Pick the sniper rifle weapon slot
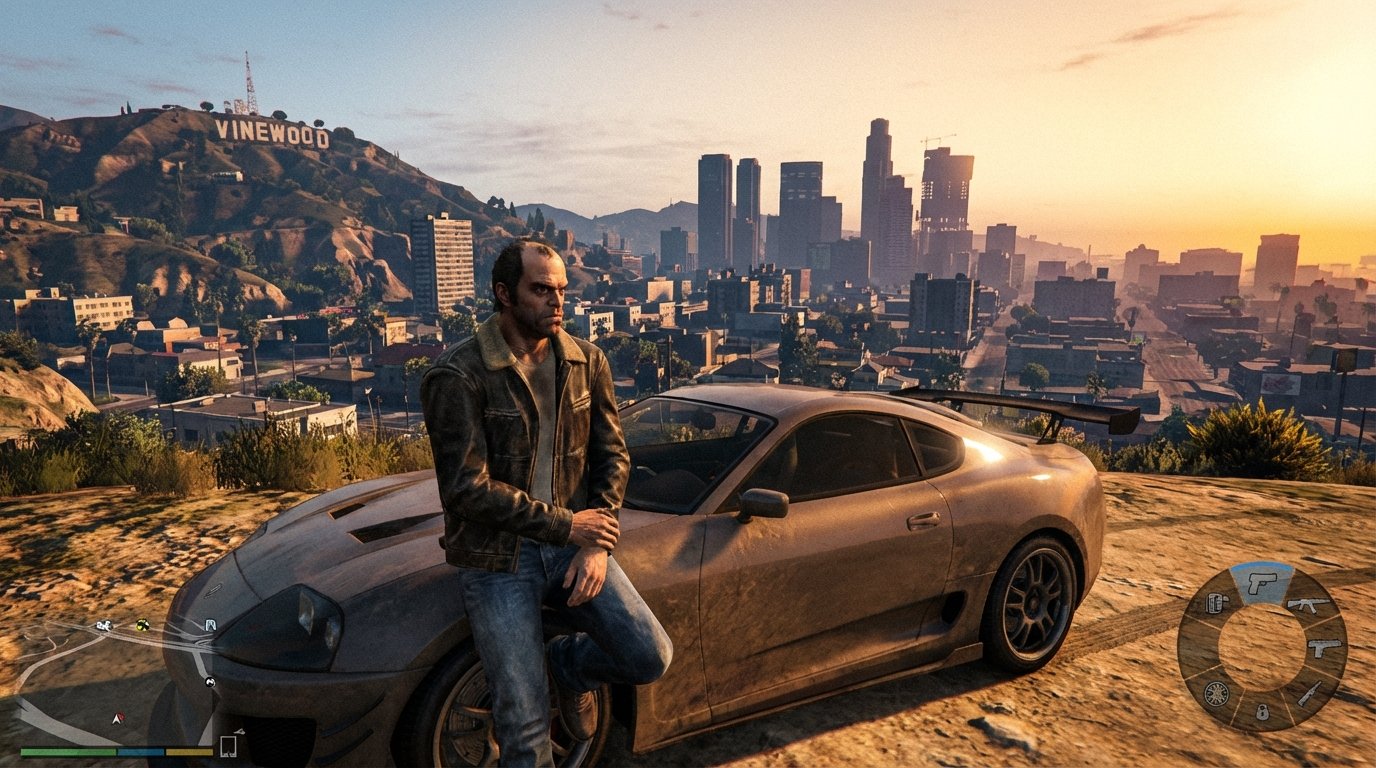 pyautogui.click(x=1310, y=693)
